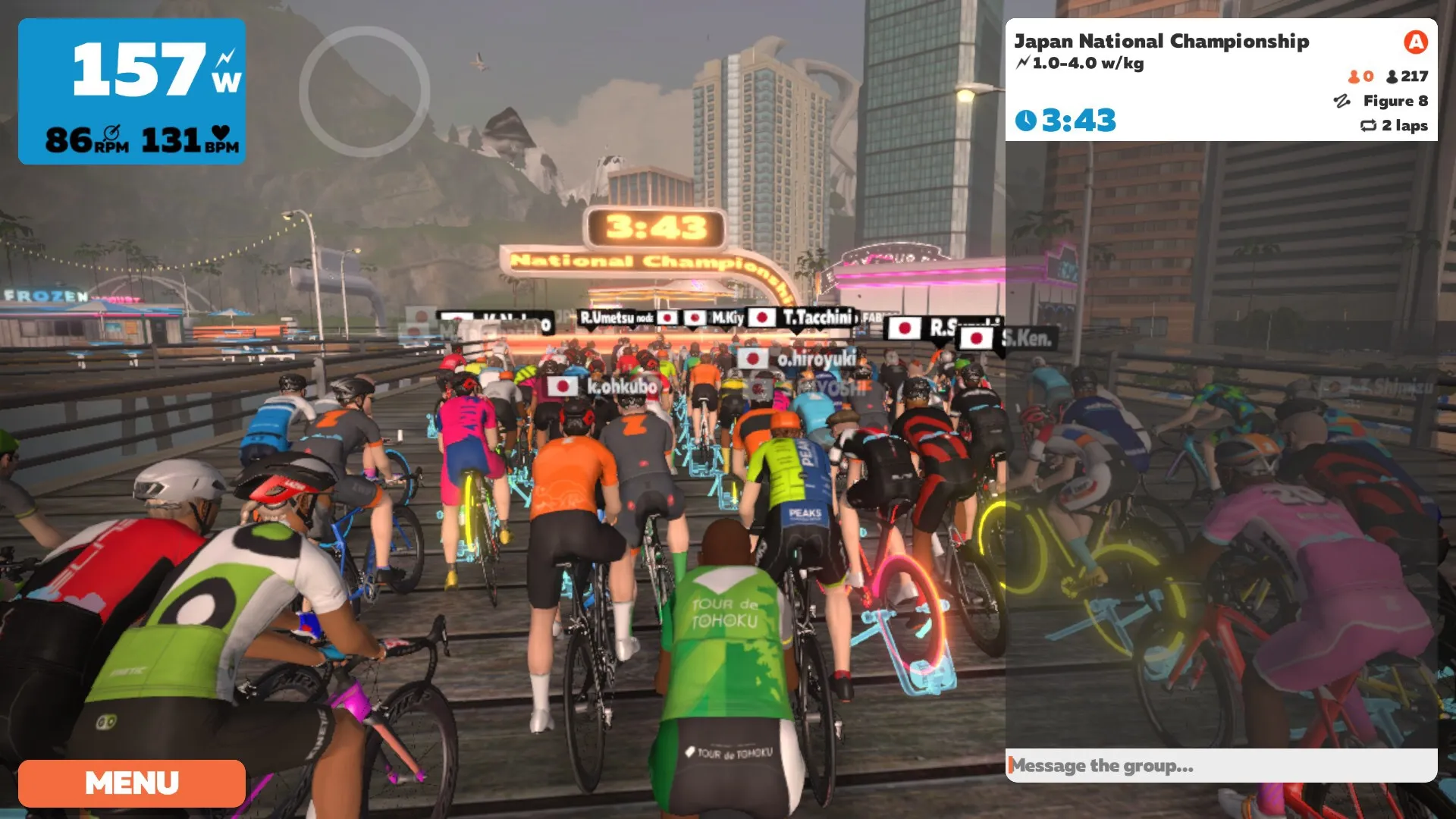Activate the empty power-up ring
Image resolution: width=1456 pixels, height=819 pixels.
pos(365,92)
